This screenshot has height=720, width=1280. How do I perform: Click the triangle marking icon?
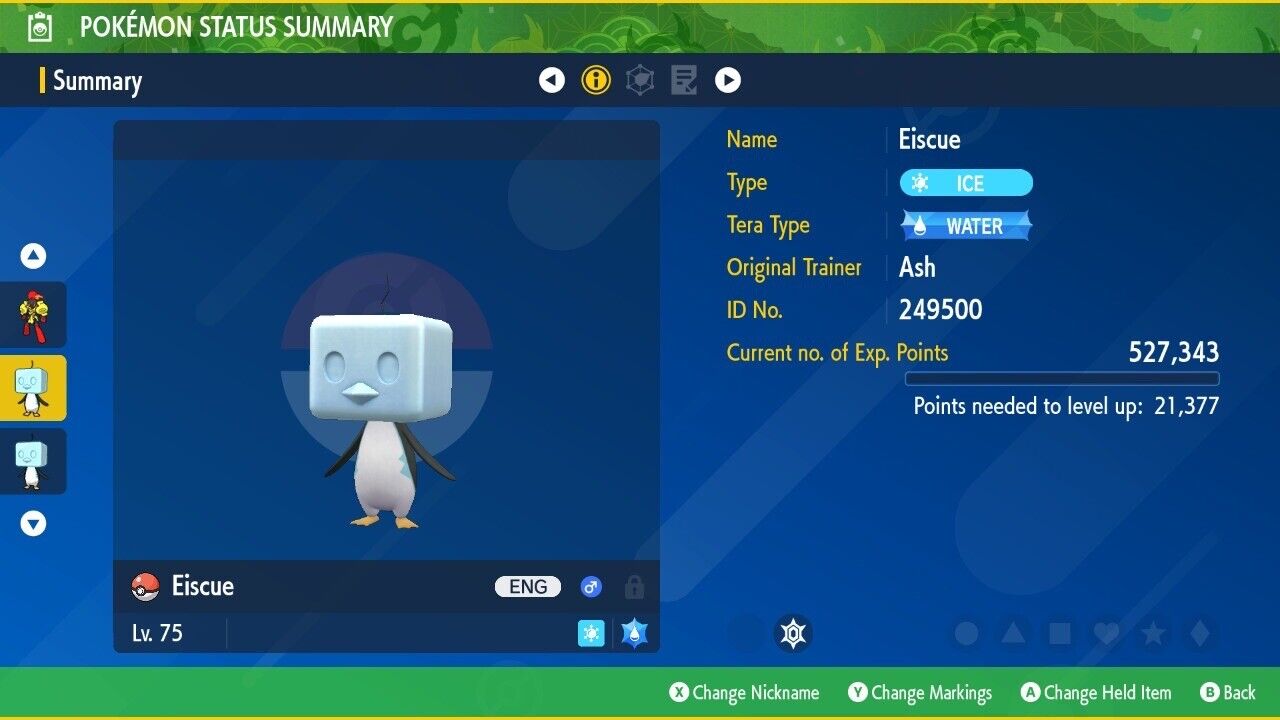coord(1013,633)
